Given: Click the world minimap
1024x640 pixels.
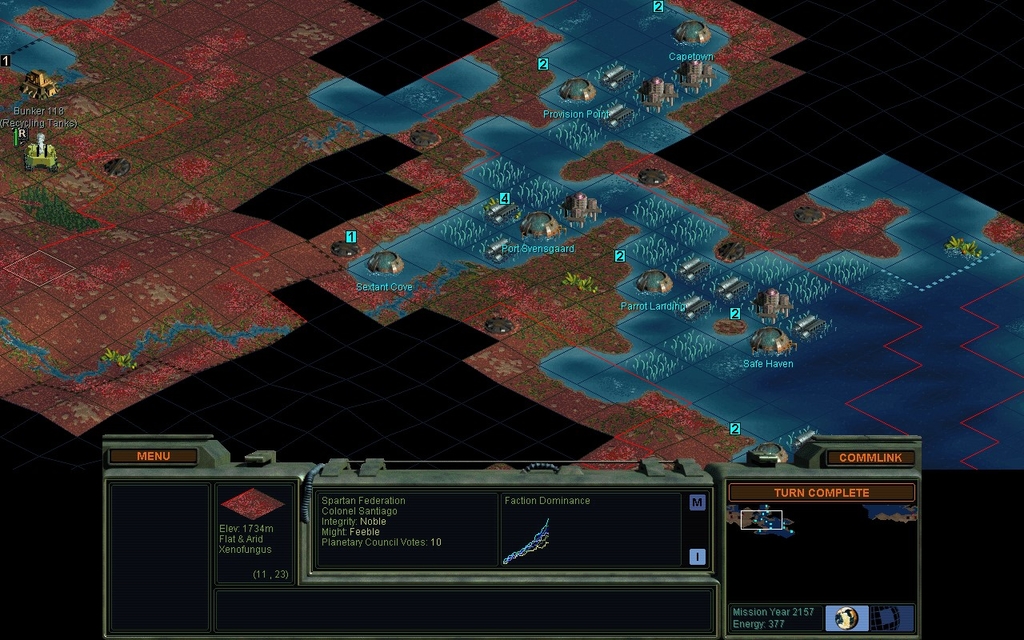Looking at the screenshot, I should tap(820, 550).
